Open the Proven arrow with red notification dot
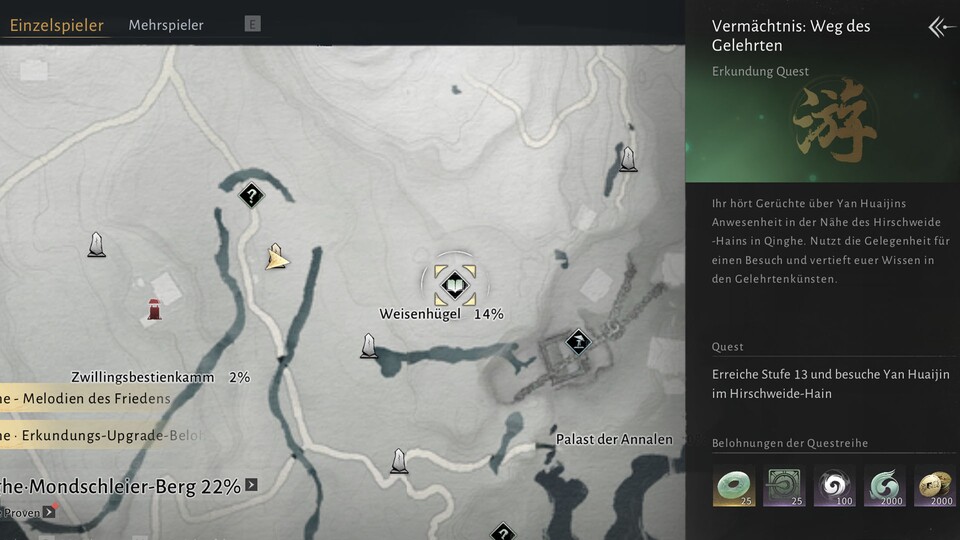This screenshot has width=960, height=540. click(x=48, y=513)
